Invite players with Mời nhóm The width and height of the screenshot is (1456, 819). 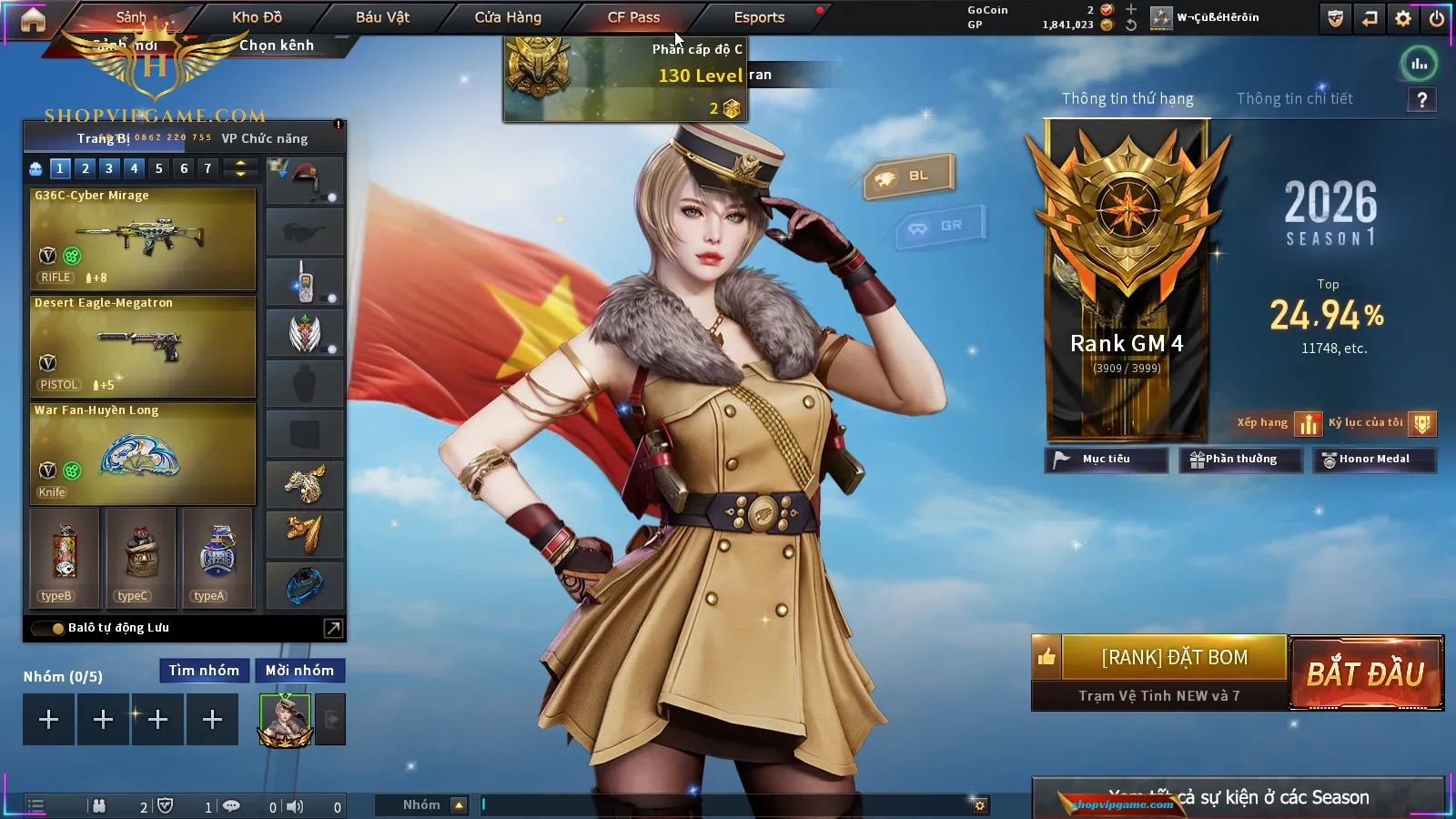299,671
